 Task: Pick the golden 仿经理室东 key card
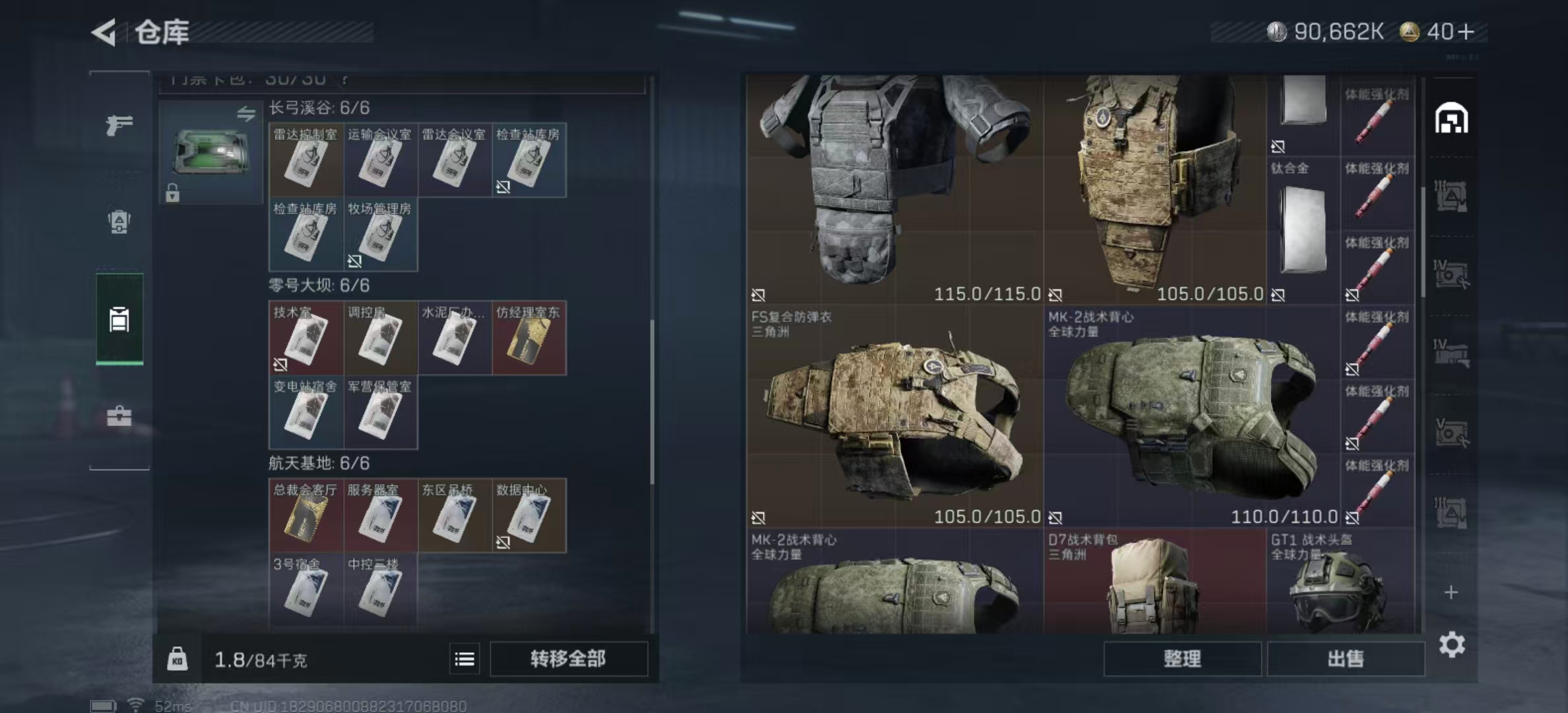[x=529, y=339]
